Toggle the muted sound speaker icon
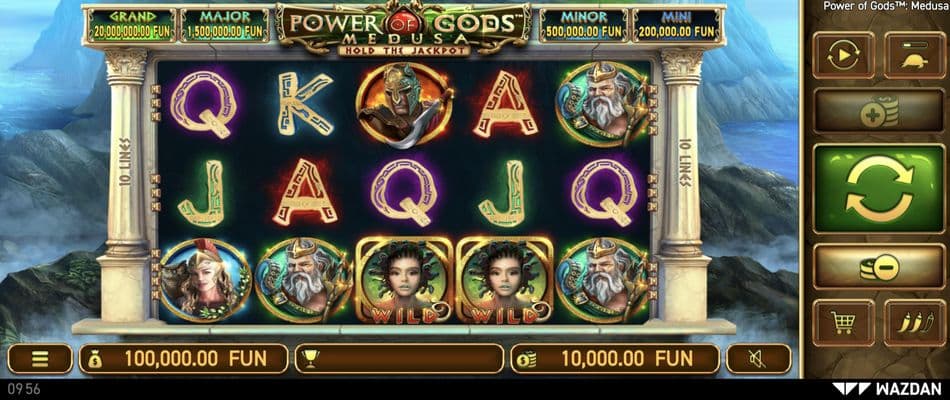The image size is (950, 400). pos(758,358)
